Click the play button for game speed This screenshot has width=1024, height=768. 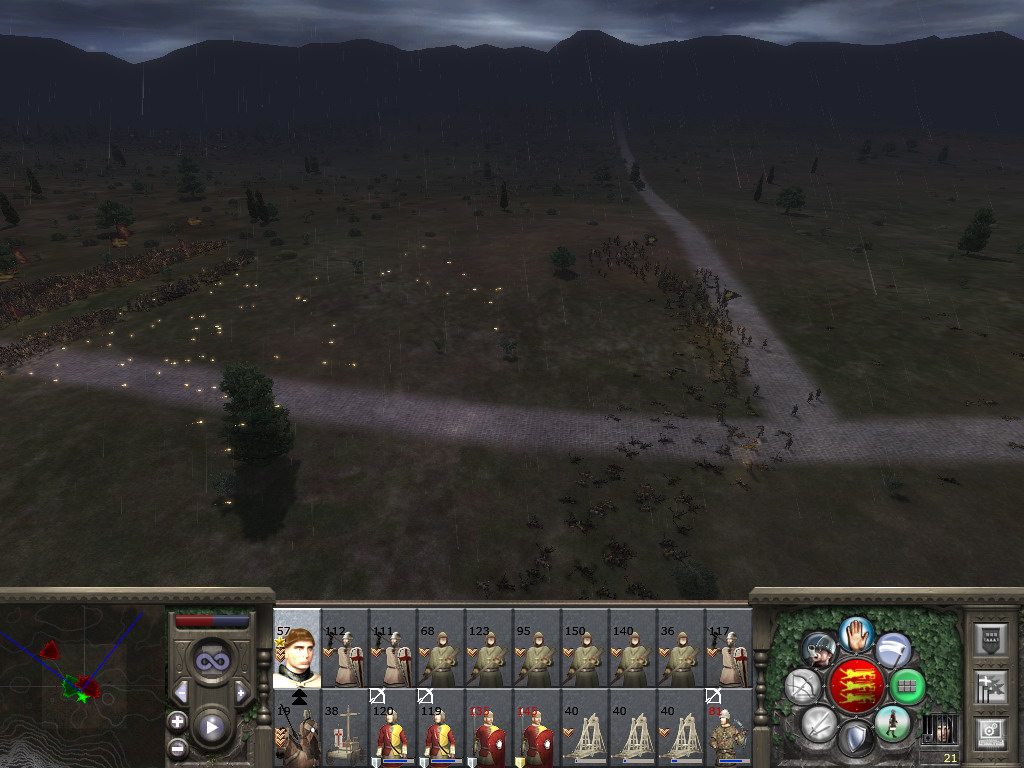pos(211,727)
